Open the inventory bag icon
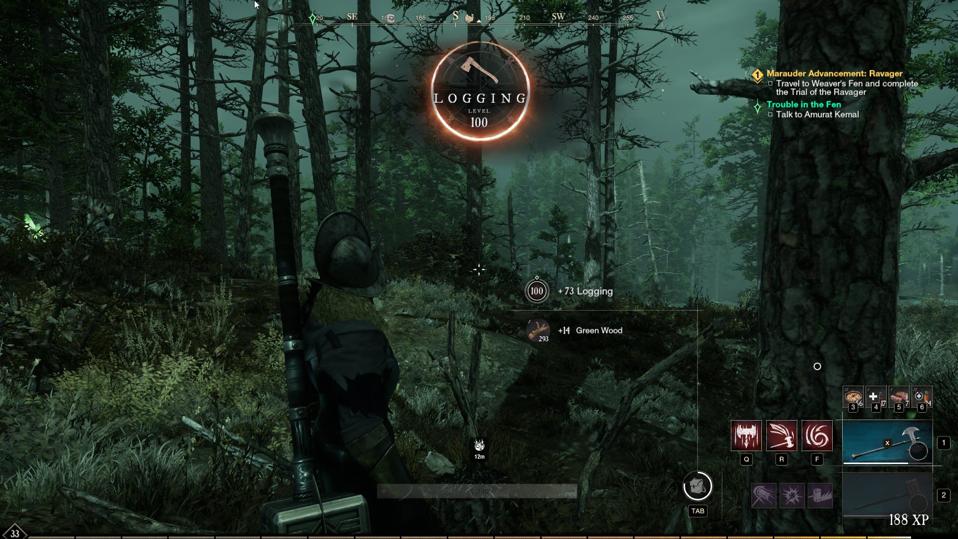 coord(697,487)
